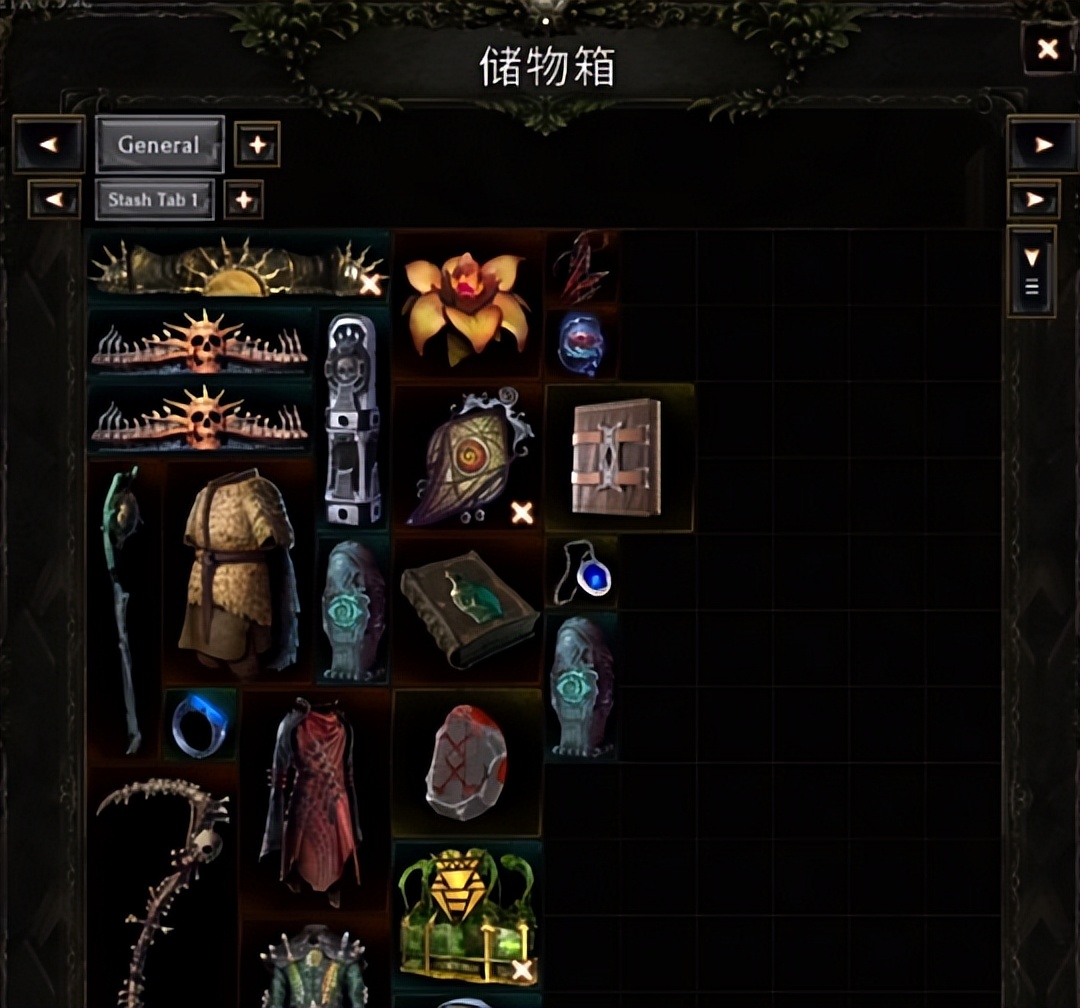Close the stash window
Image resolution: width=1080 pixels, height=1008 pixels.
pyautogui.click(x=1047, y=48)
